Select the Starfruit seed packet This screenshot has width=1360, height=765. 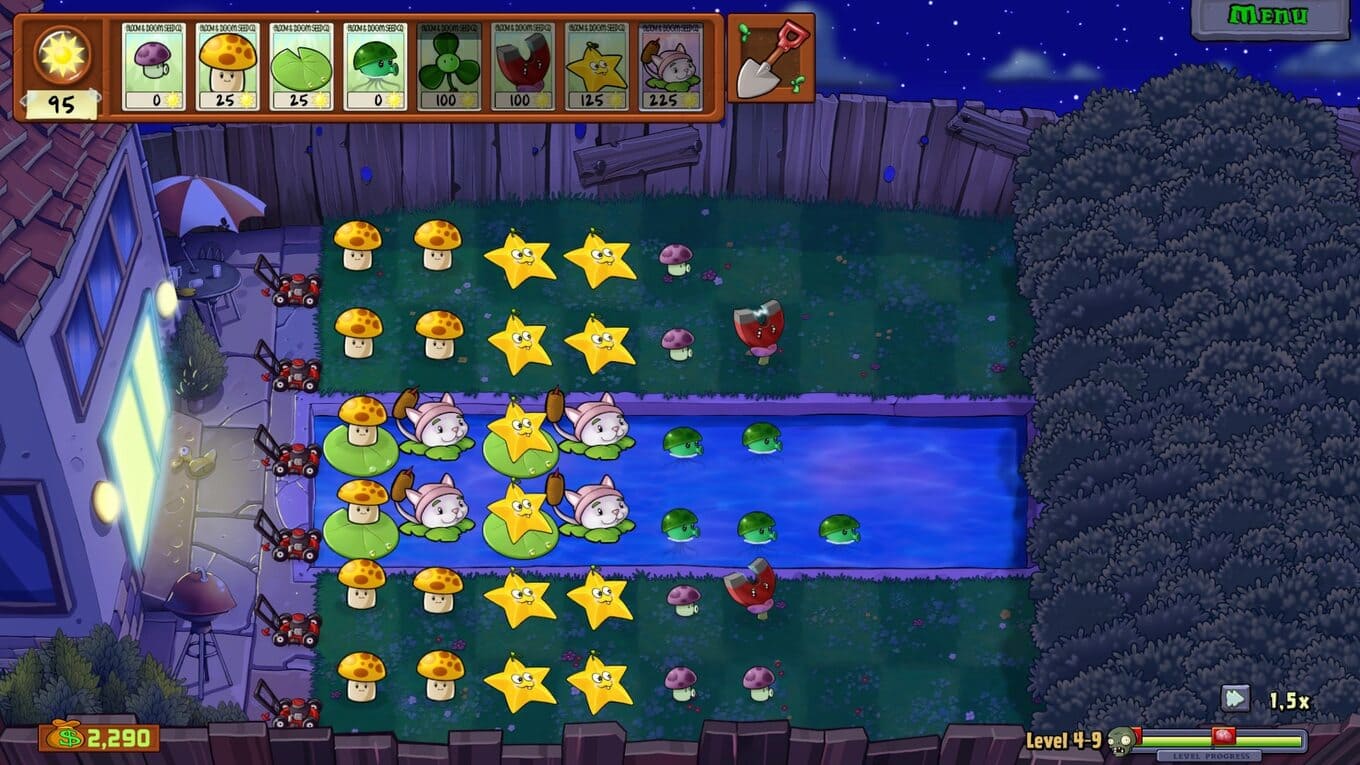597,66
